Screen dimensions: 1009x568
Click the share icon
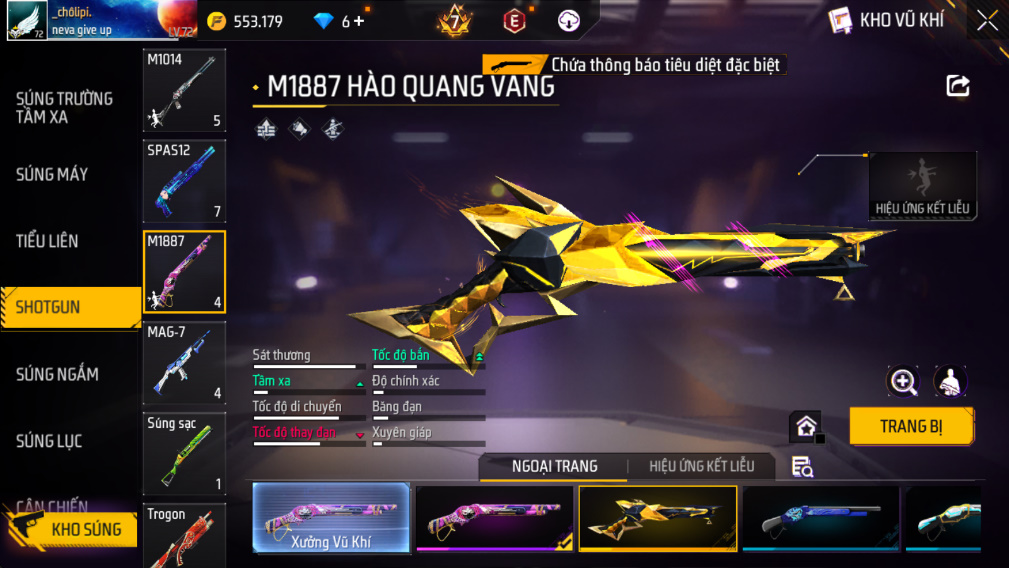point(958,86)
